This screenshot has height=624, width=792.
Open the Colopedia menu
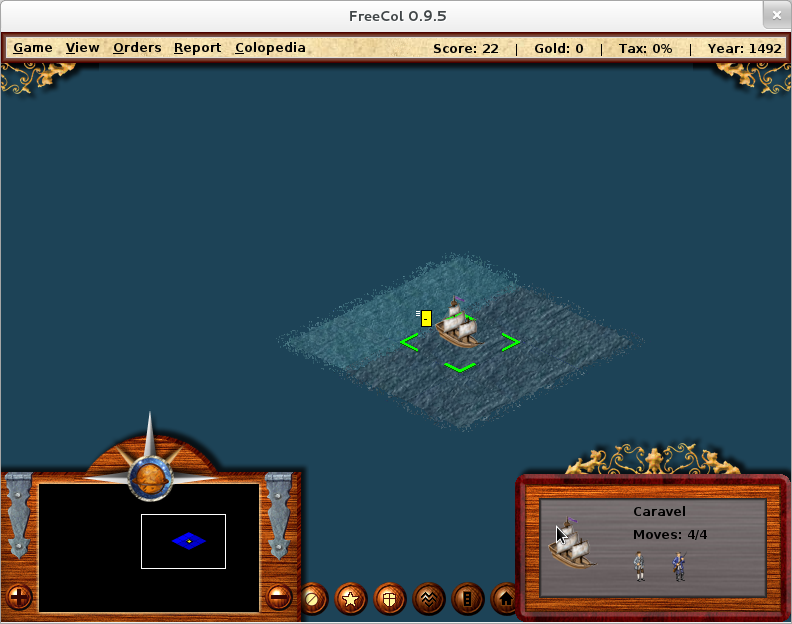pos(270,48)
